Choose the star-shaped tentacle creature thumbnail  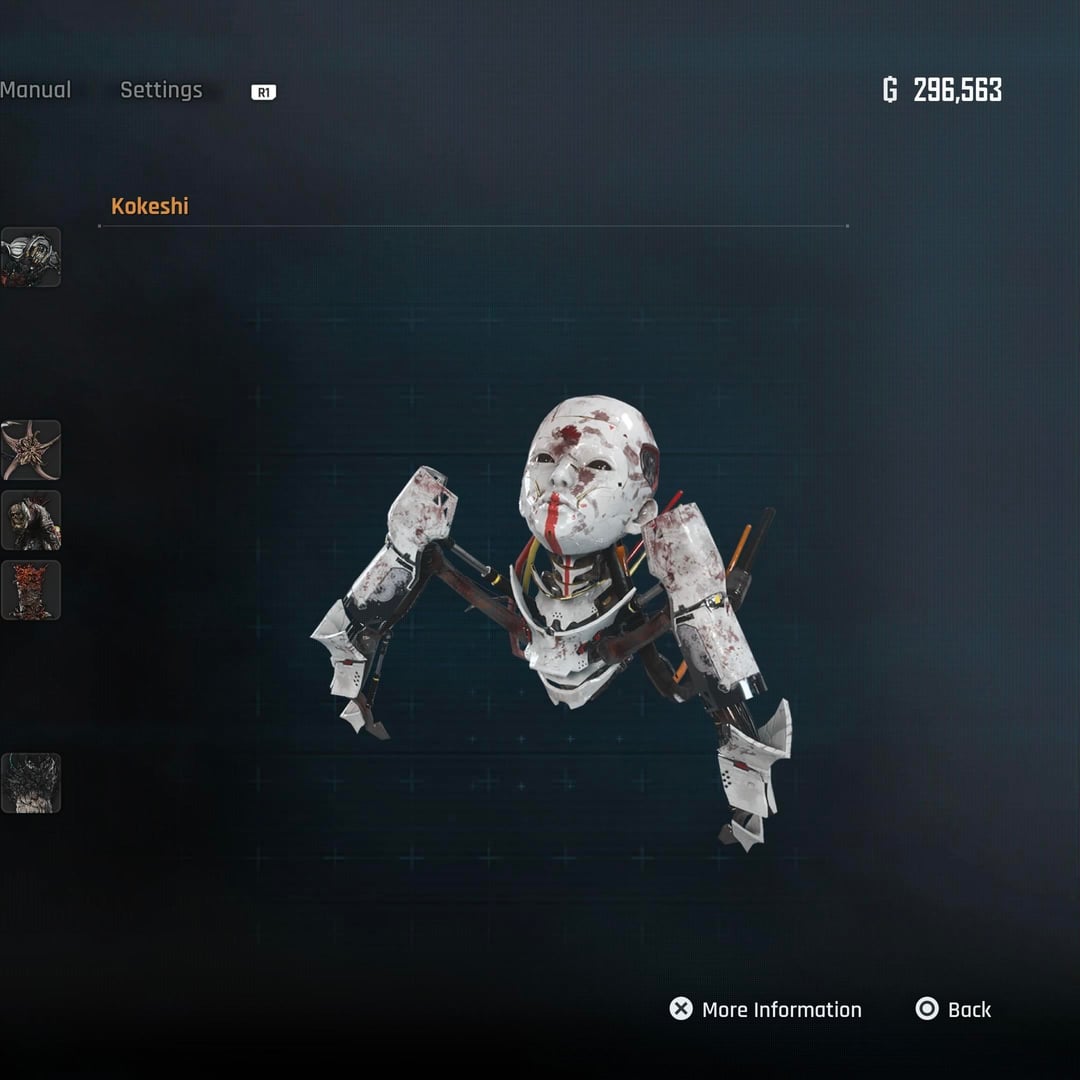point(31,450)
